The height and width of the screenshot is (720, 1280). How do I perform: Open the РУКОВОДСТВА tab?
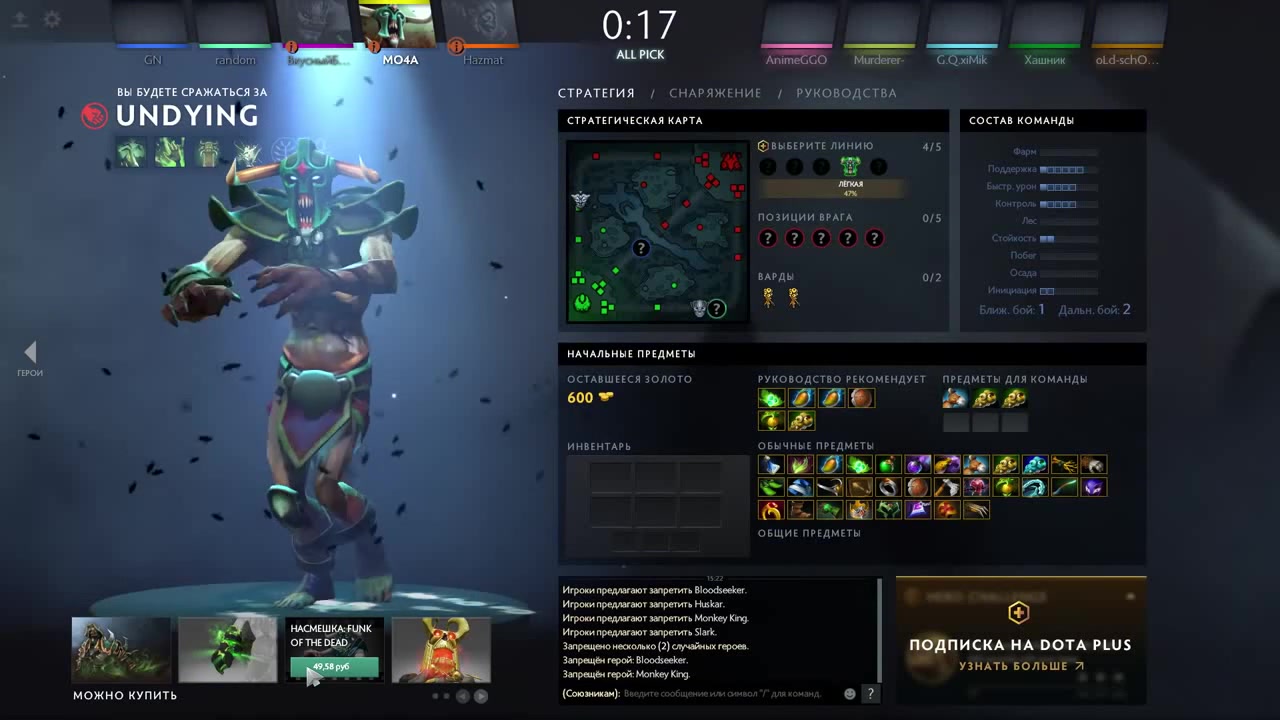(846, 93)
